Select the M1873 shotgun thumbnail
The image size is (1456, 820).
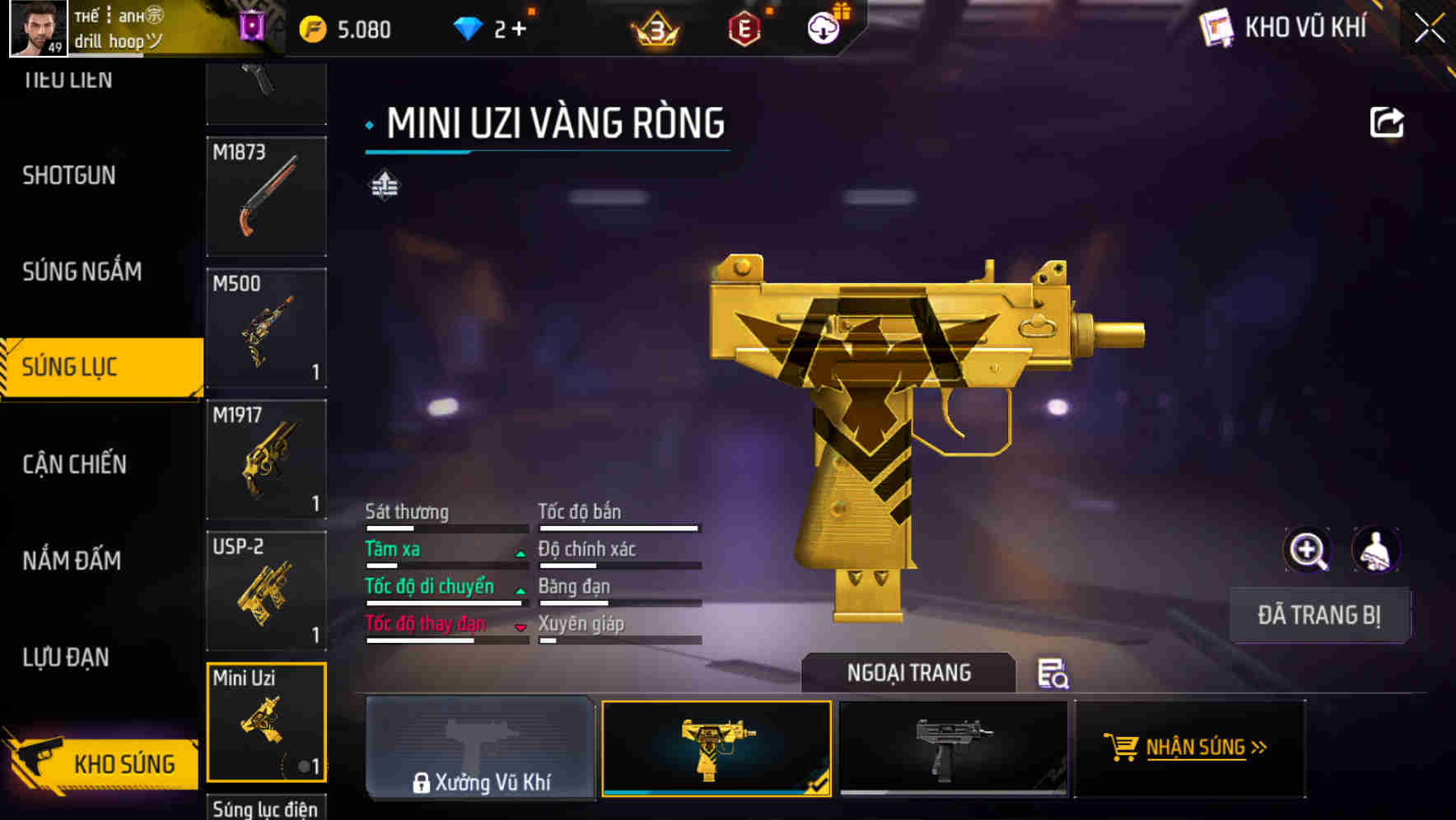coord(266,198)
